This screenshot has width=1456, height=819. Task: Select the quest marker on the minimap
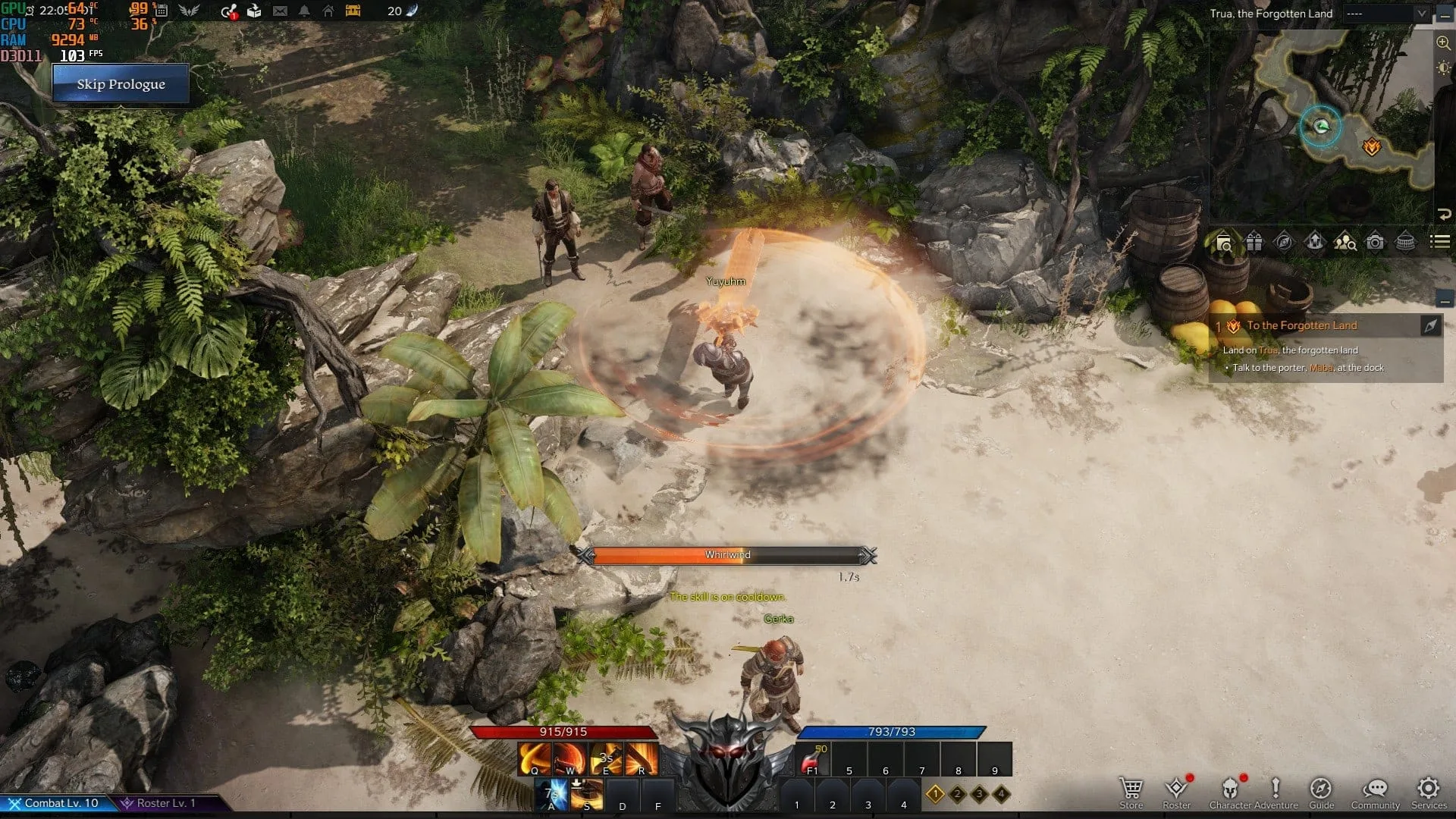[1371, 147]
